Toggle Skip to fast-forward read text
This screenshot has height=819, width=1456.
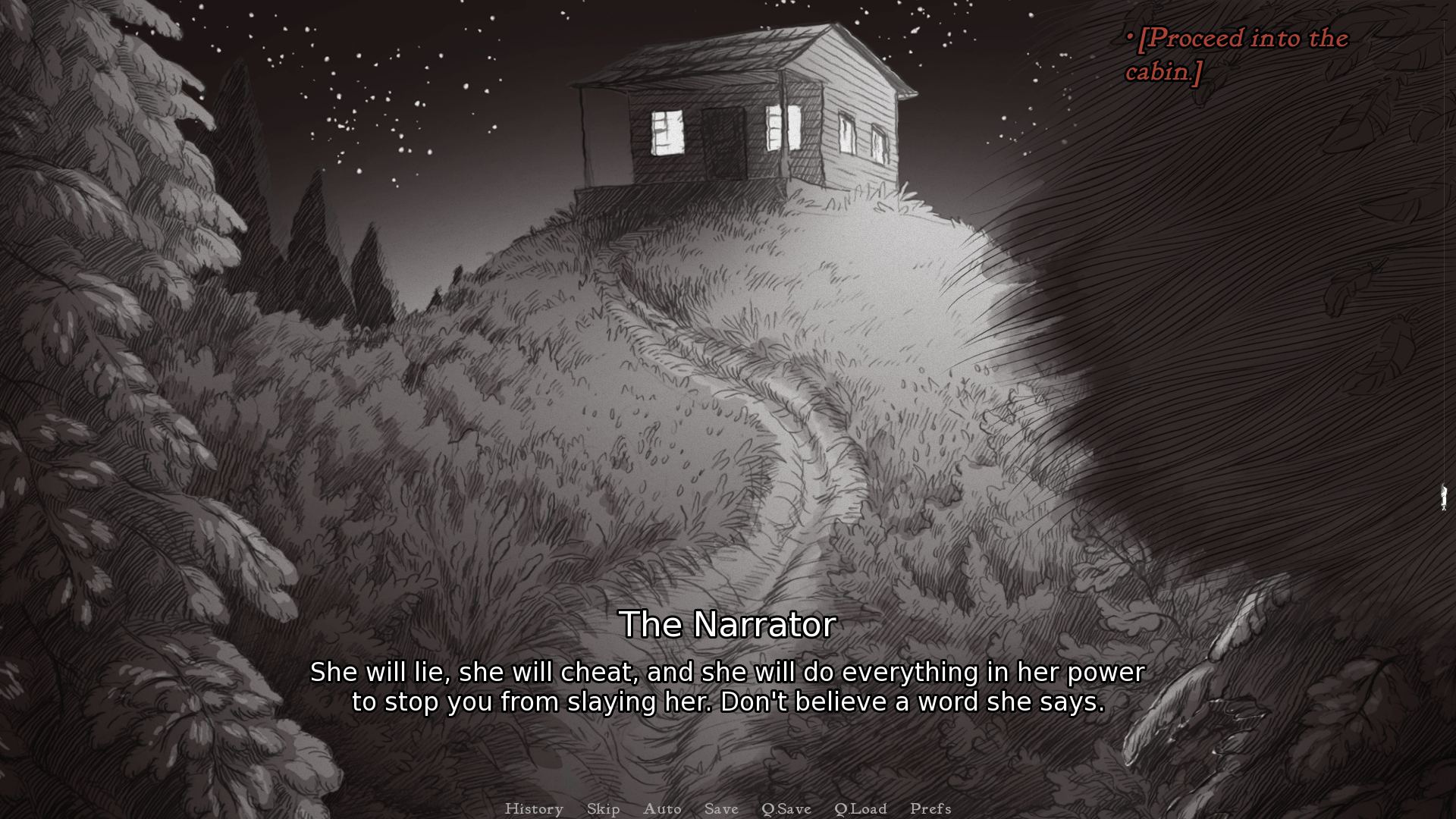(603, 809)
